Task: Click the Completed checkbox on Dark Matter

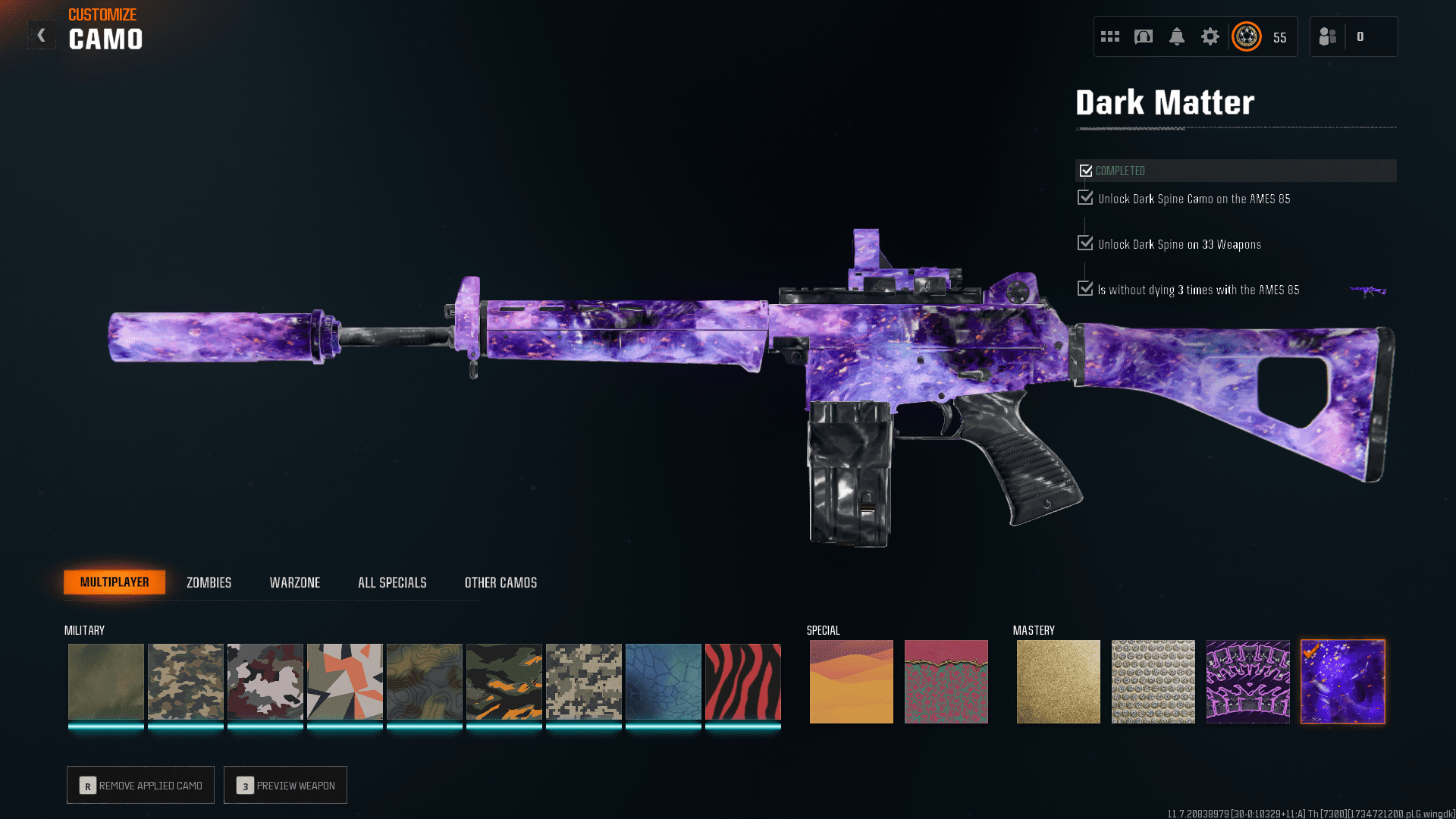Action: click(1086, 170)
